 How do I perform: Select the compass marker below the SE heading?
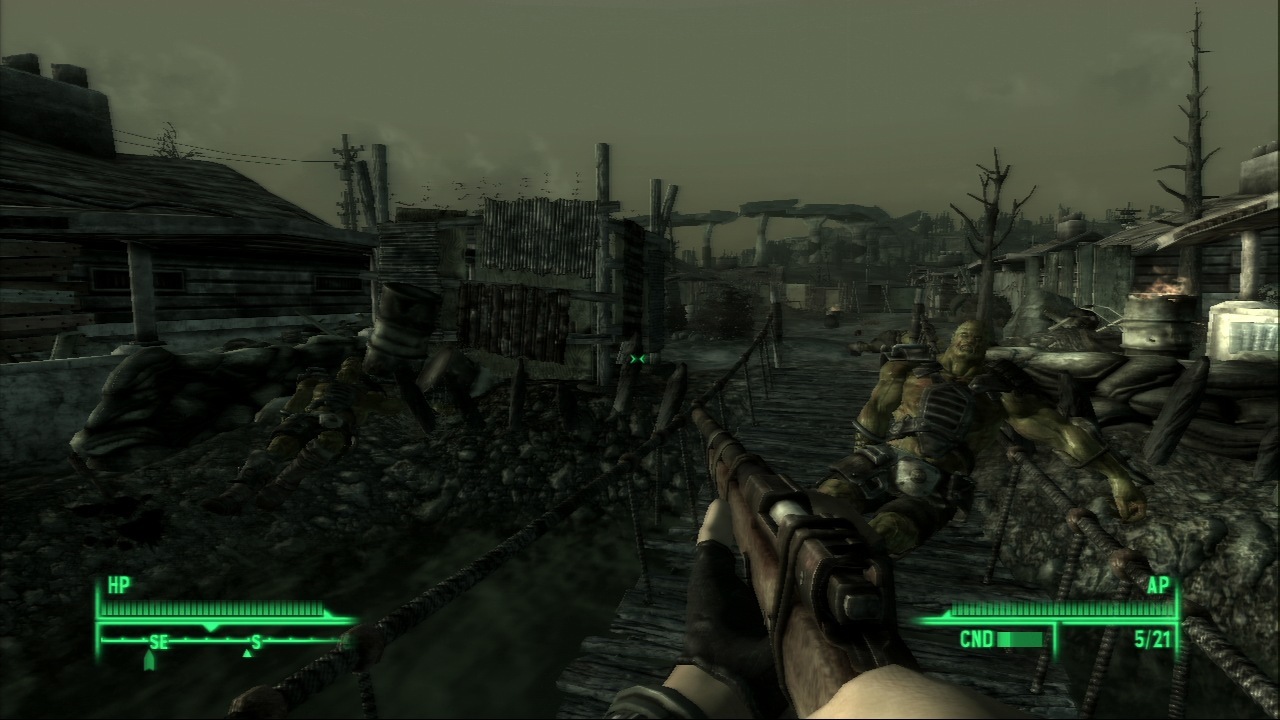pyautogui.click(x=150, y=660)
